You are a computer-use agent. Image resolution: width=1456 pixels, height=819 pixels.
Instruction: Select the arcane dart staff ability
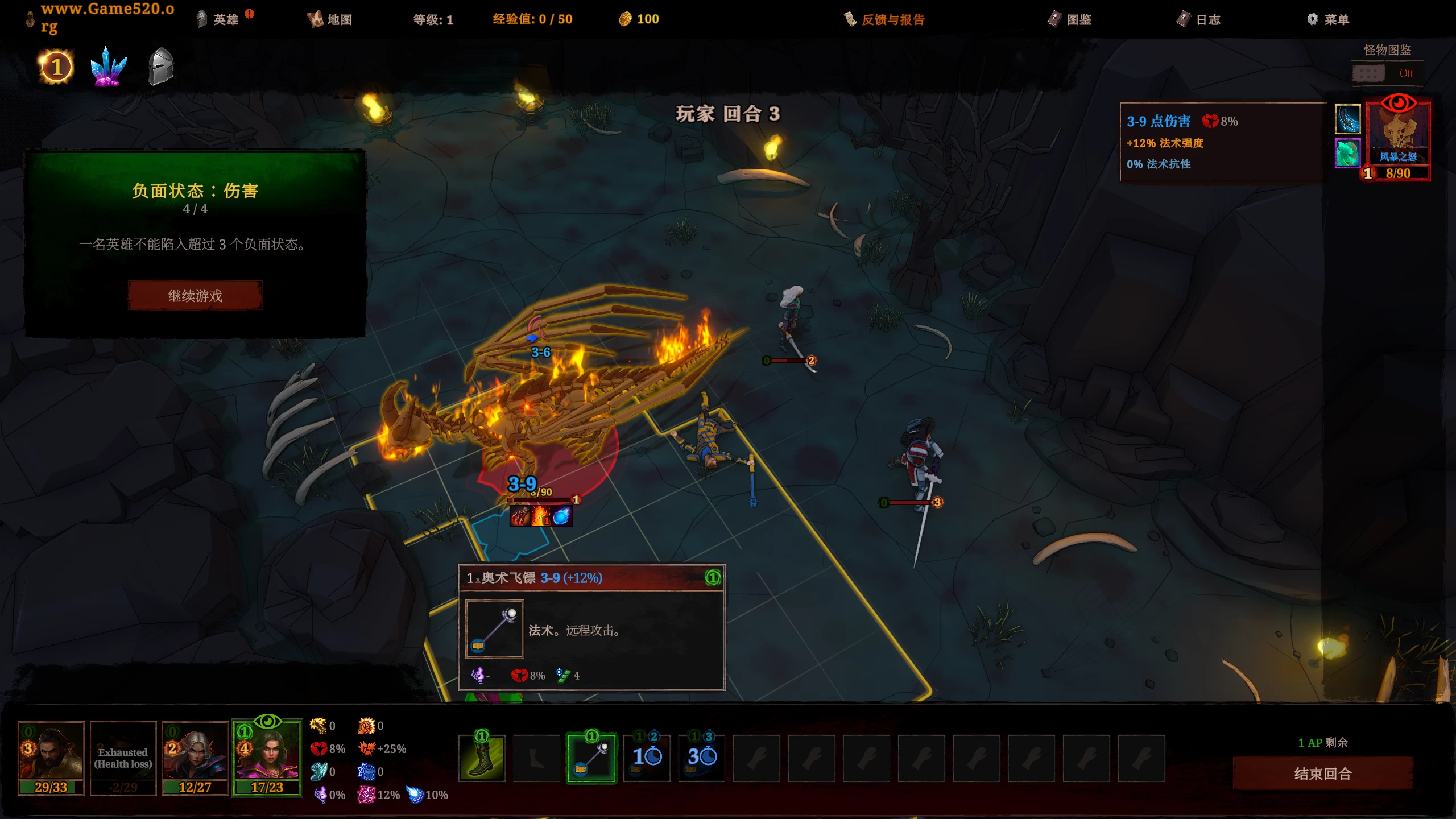[x=591, y=758]
